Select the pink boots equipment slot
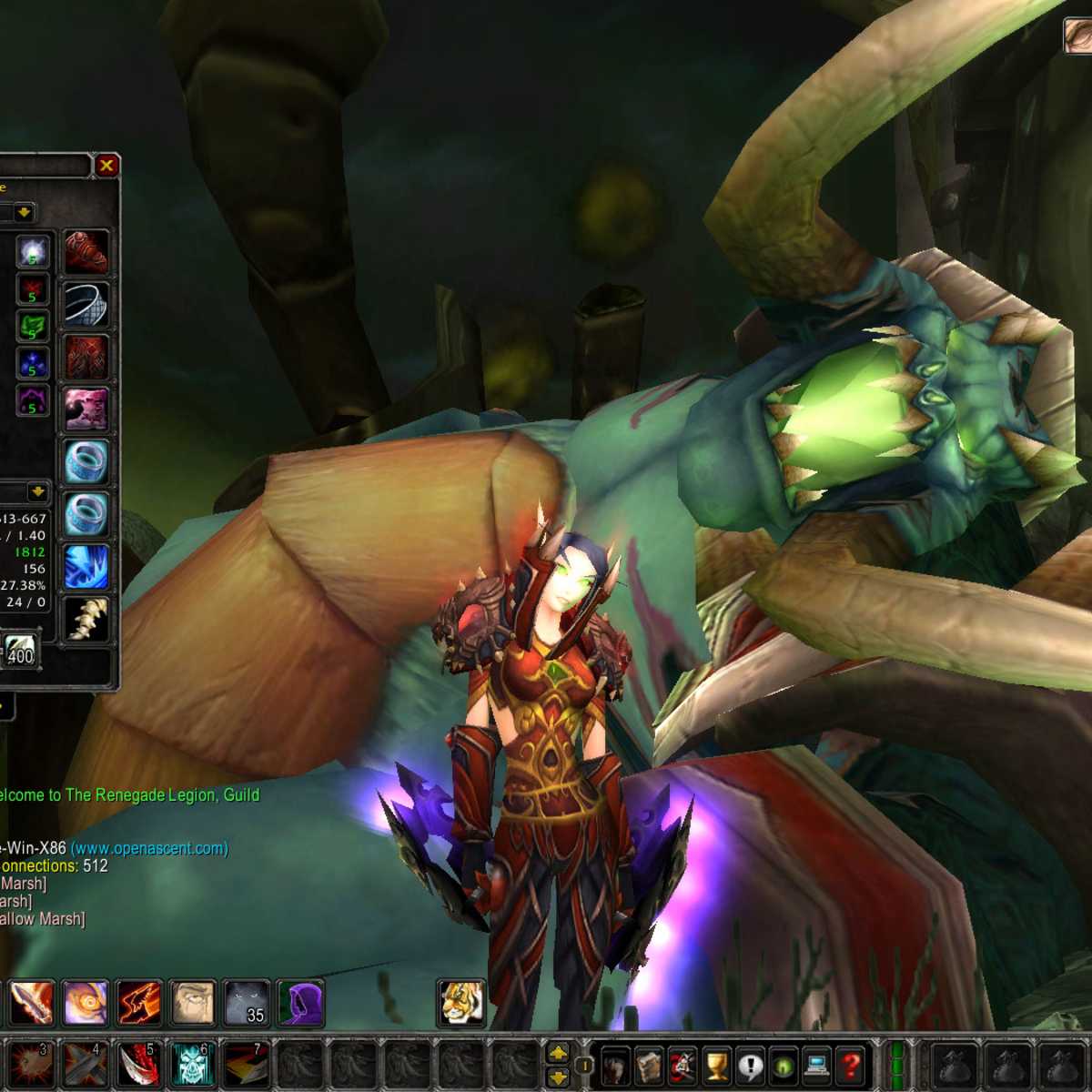 pos(86,409)
